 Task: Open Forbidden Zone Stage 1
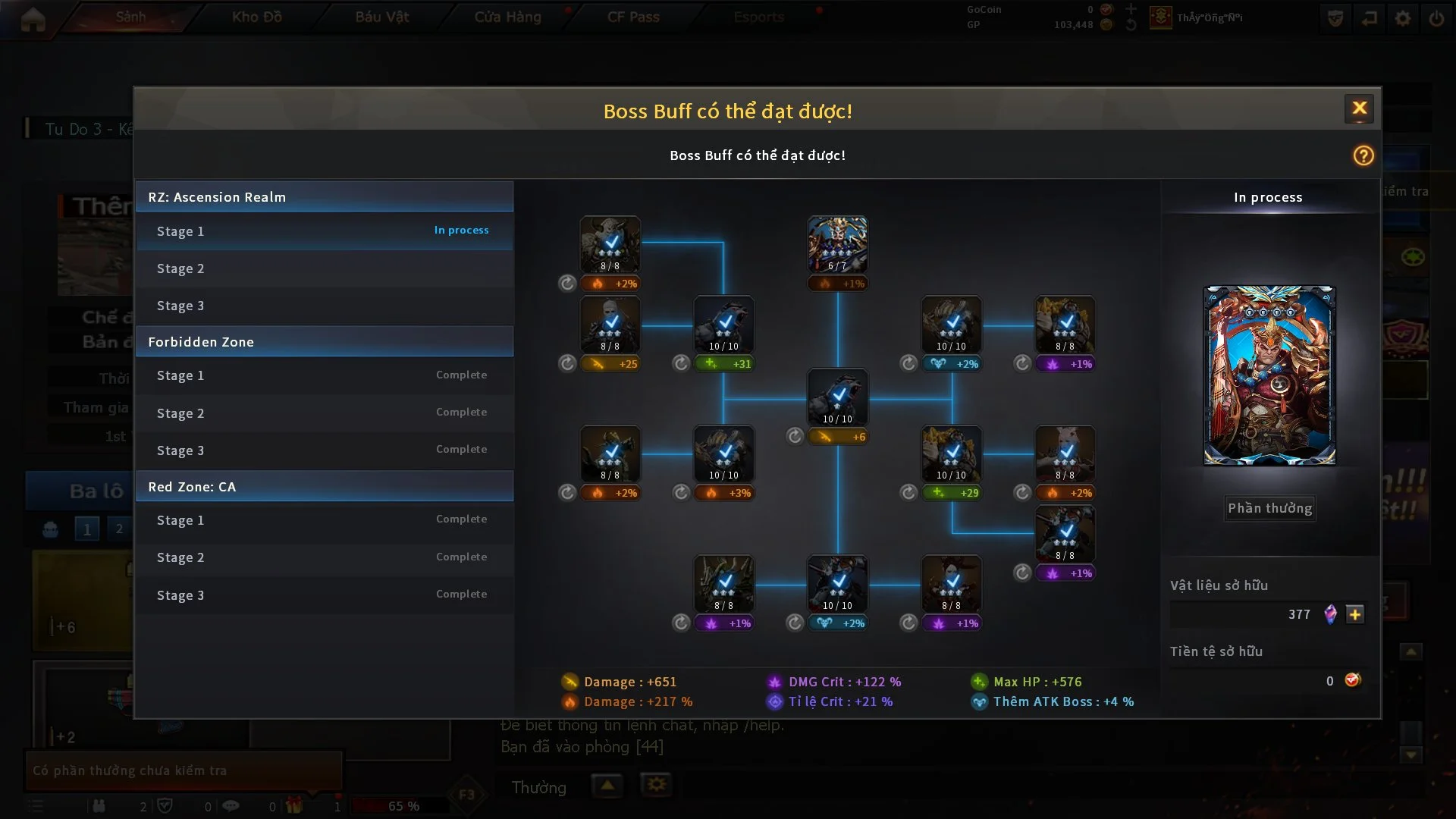point(325,375)
